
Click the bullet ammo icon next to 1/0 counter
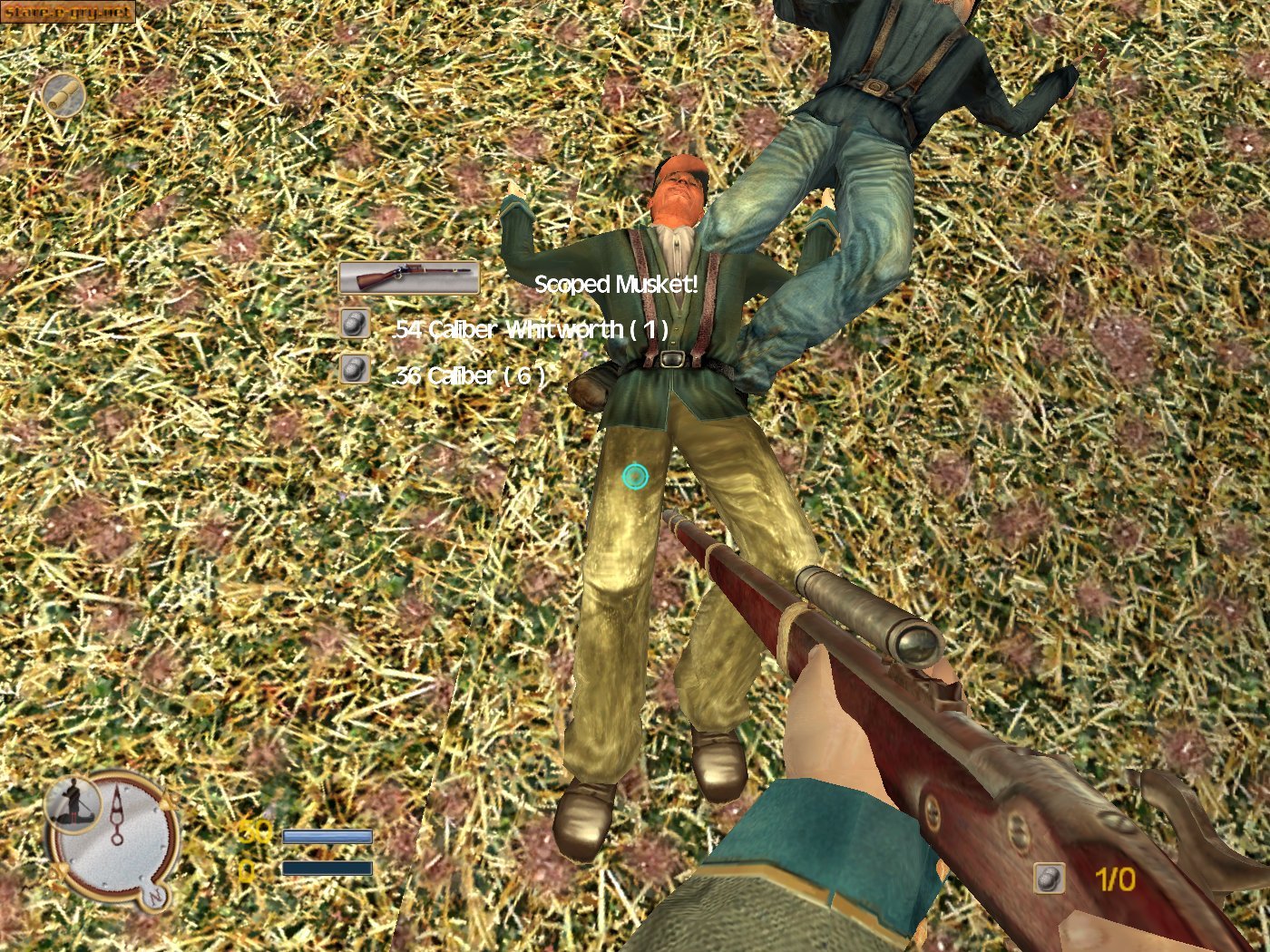tap(1050, 876)
